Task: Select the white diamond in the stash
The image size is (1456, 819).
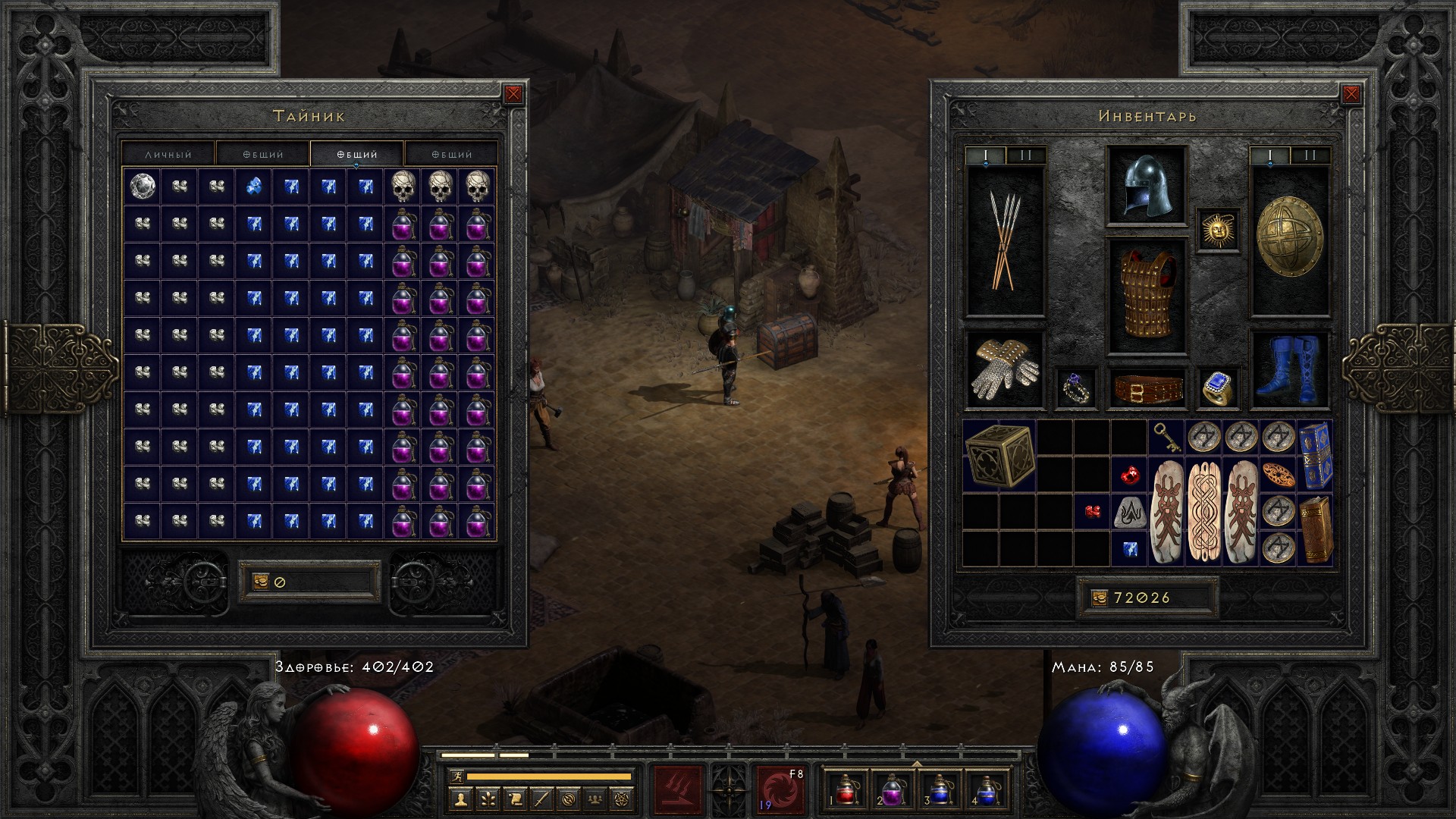Action: tap(142, 186)
